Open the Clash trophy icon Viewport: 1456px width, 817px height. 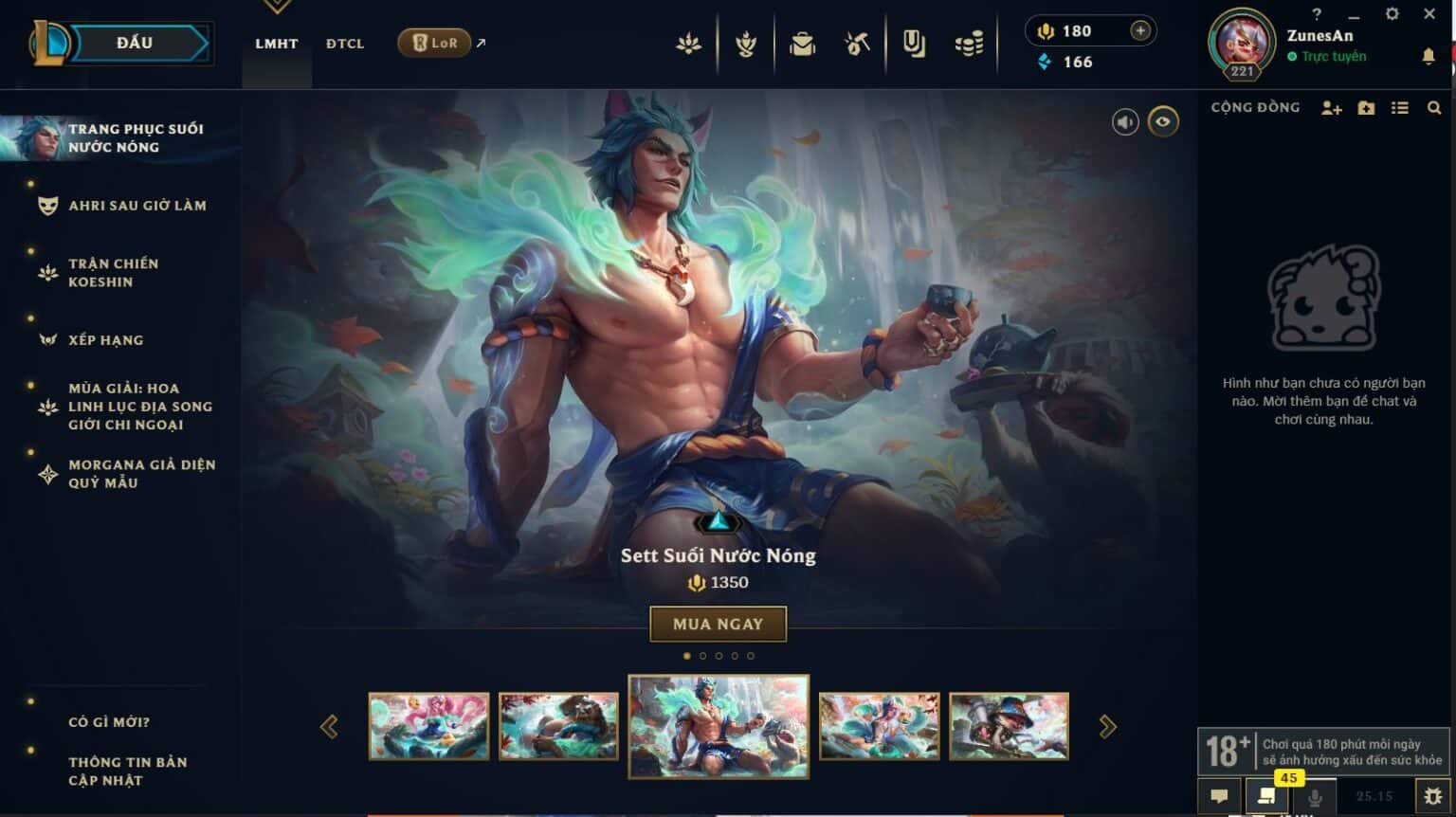point(745,44)
